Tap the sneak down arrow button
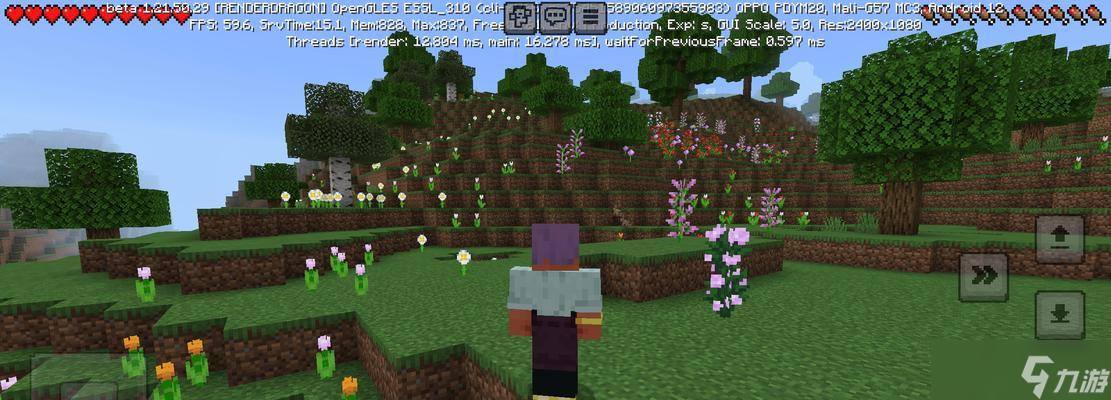1111x400 pixels. [x=1059, y=315]
